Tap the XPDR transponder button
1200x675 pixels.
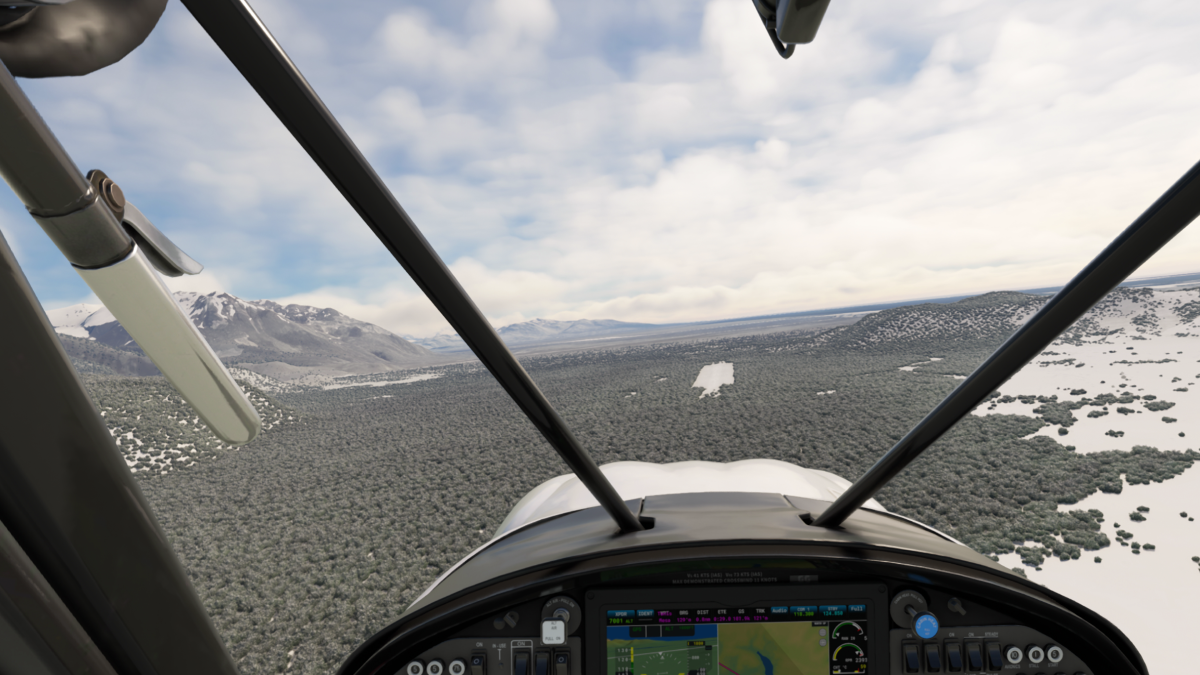pyautogui.click(x=620, y=612)
